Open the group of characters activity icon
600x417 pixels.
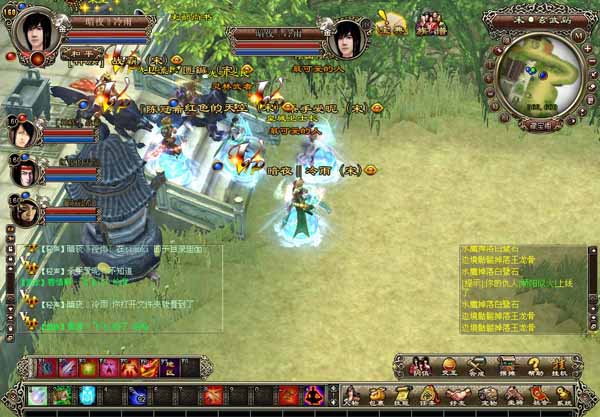tap(431, 22)
